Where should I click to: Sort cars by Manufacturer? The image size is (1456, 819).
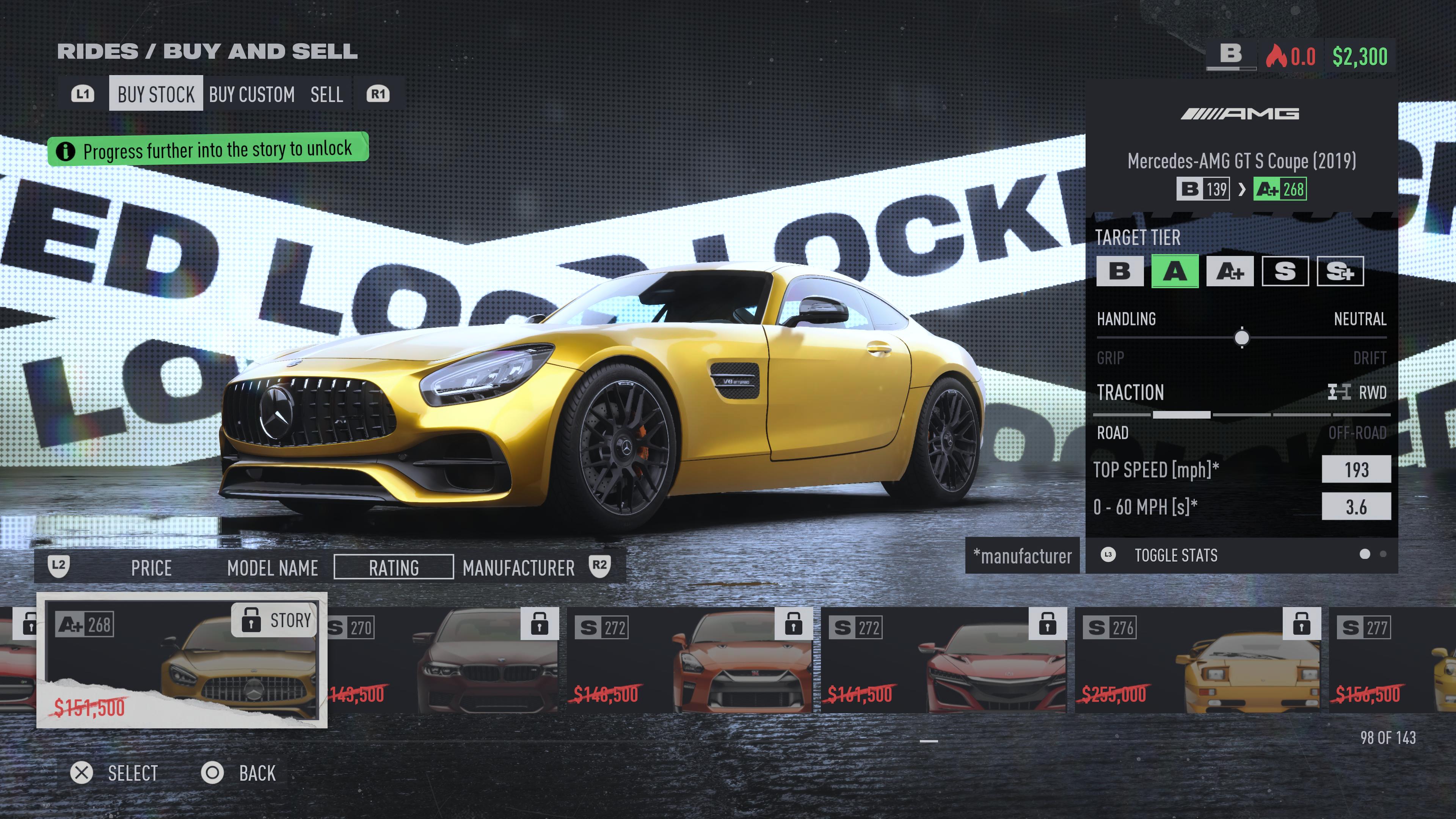518,568
